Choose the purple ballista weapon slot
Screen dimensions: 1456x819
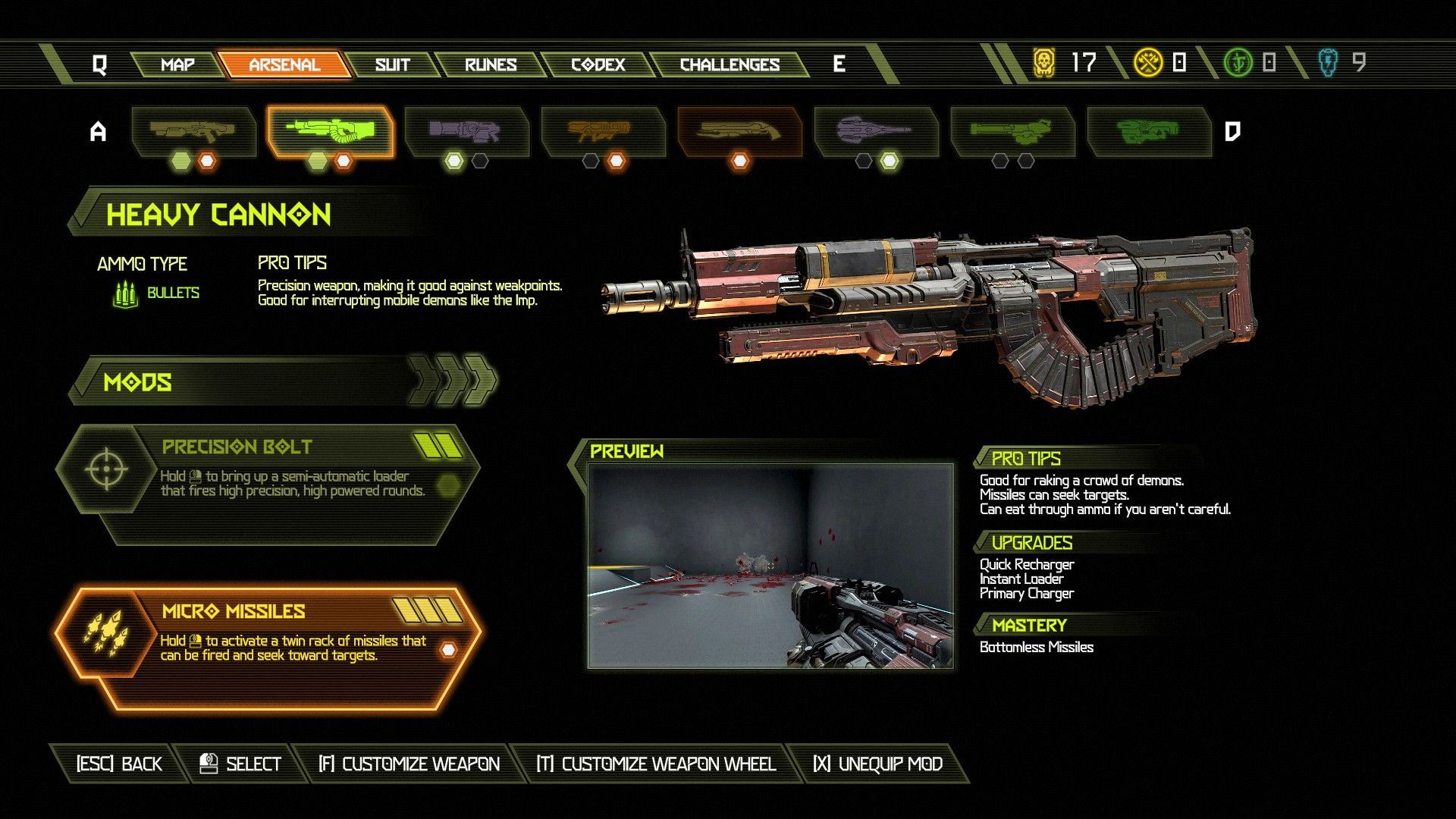875,131
